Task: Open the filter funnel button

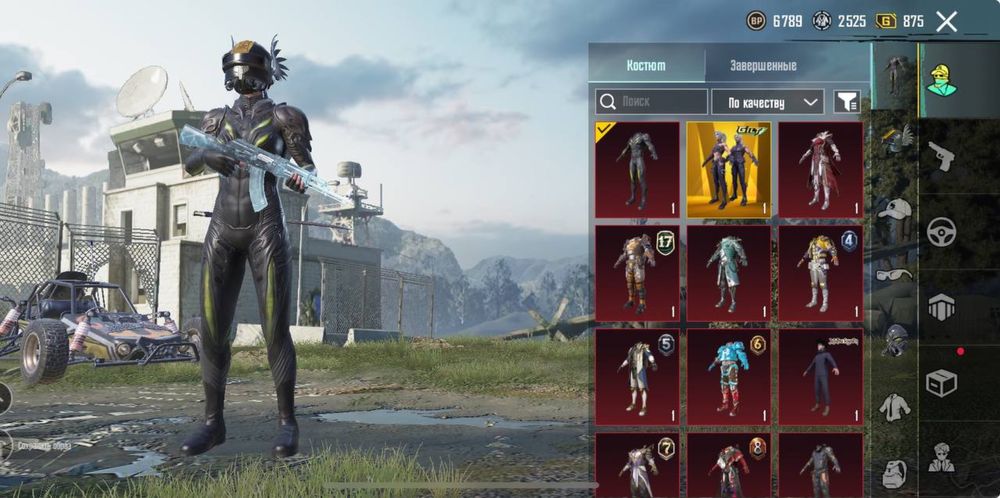Action: click(847, 102)
